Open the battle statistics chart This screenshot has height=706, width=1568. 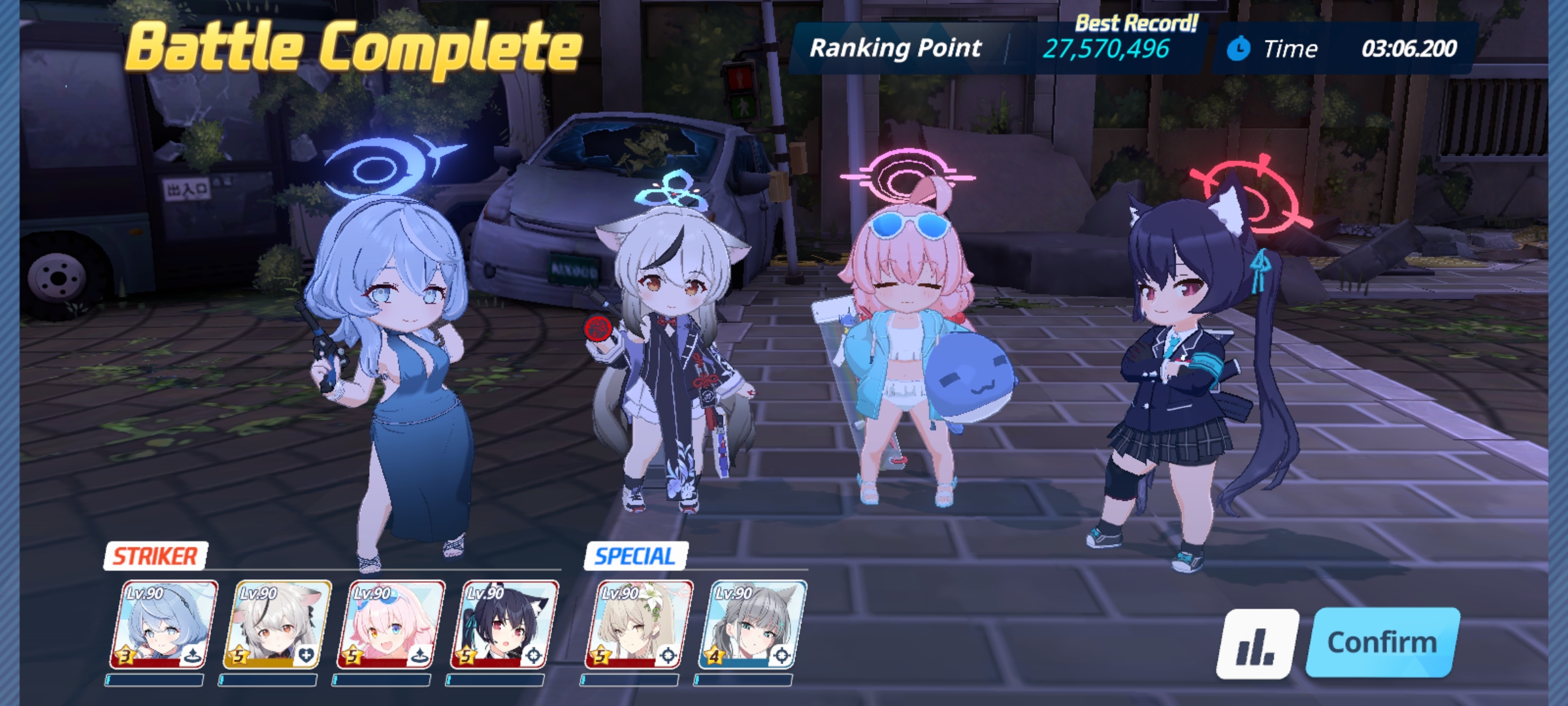click(x=1256, y=644)
